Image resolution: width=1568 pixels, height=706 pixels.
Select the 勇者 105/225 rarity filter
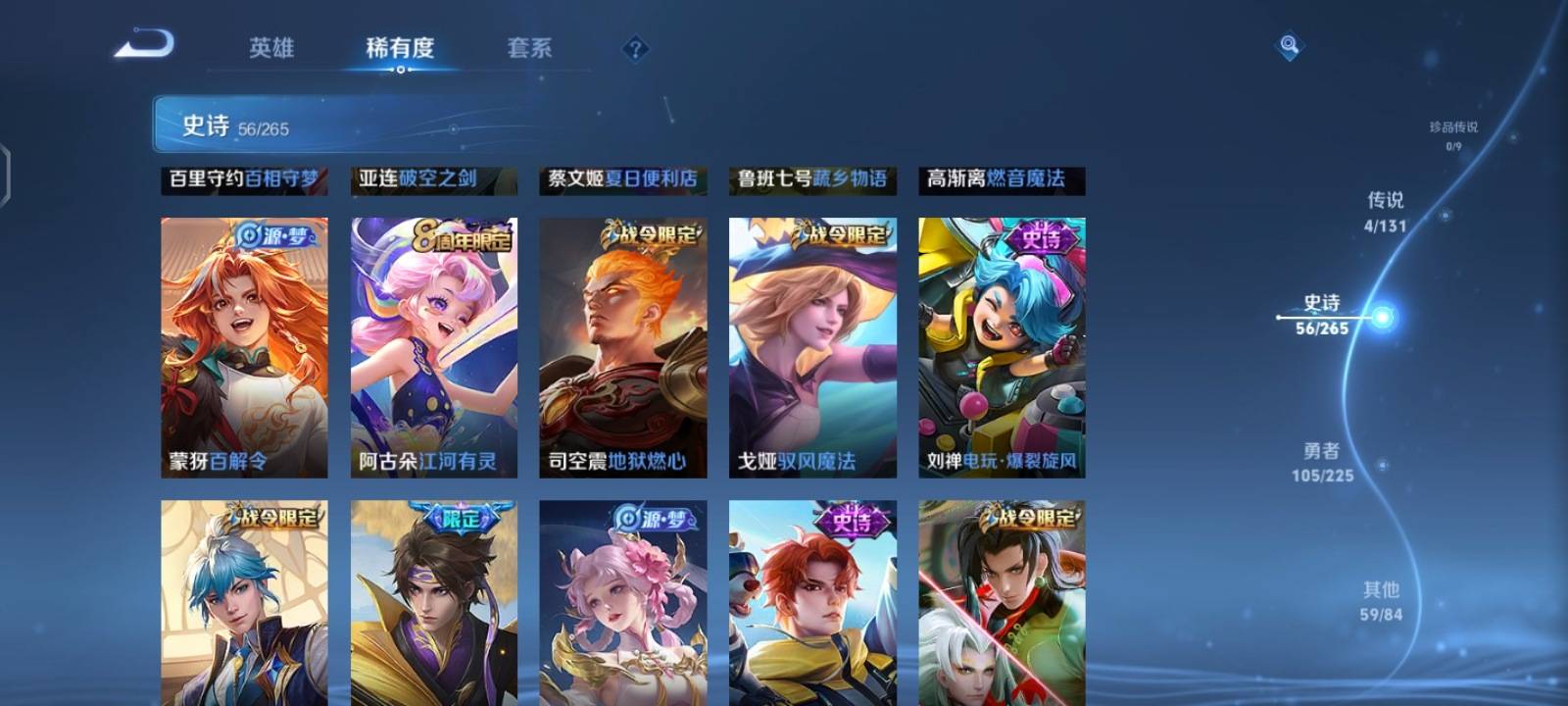[1324, 462]
